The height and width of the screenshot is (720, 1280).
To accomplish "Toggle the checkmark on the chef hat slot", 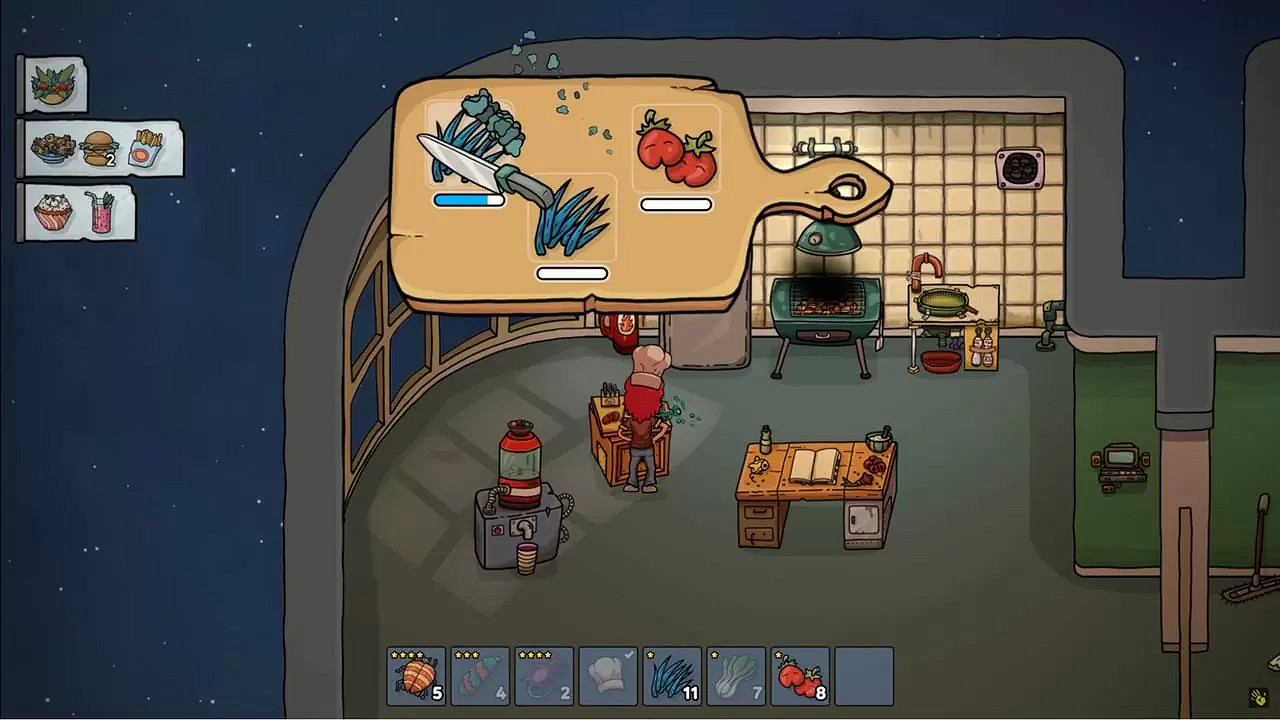I will [x=629, y=652].
